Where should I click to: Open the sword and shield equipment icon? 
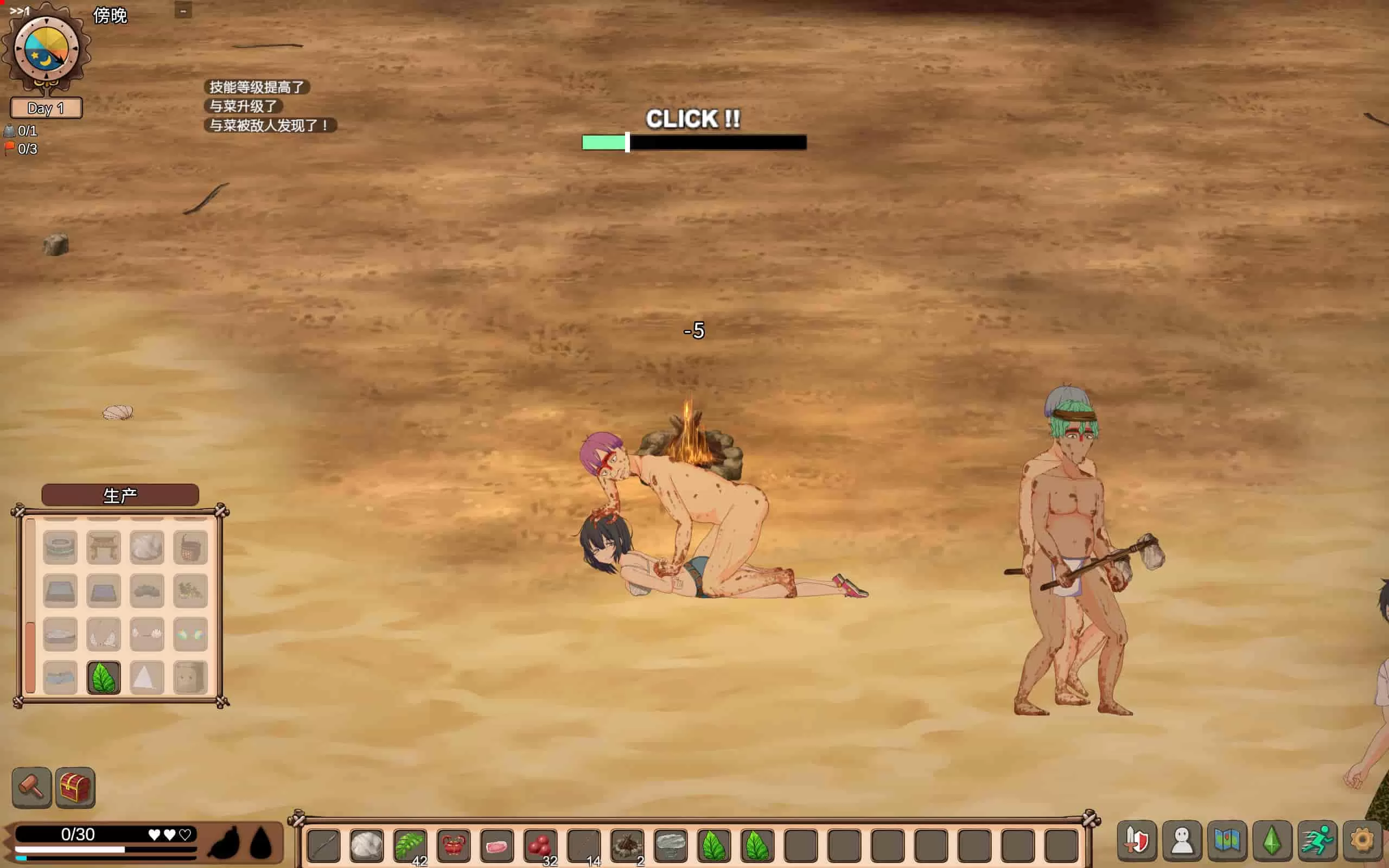1137,840
